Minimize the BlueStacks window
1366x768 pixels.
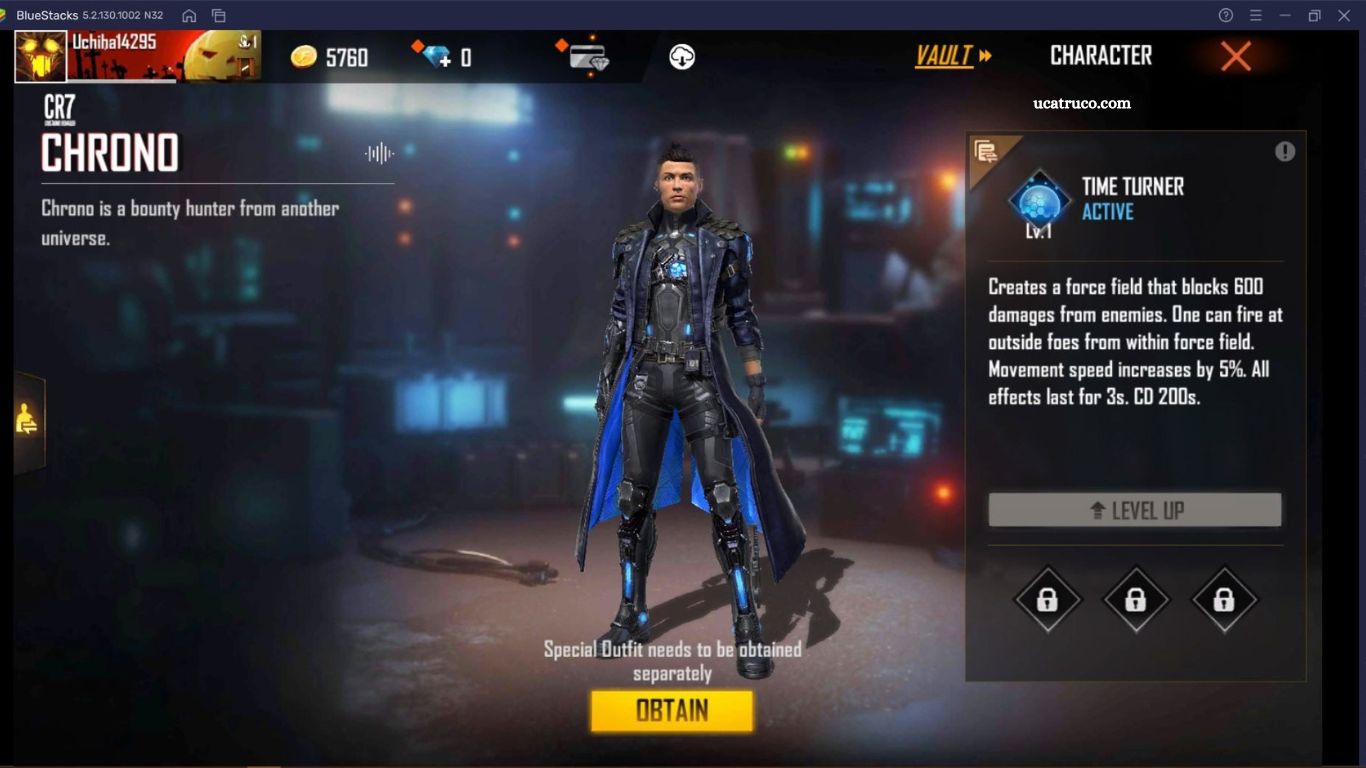click(1285, 15)
